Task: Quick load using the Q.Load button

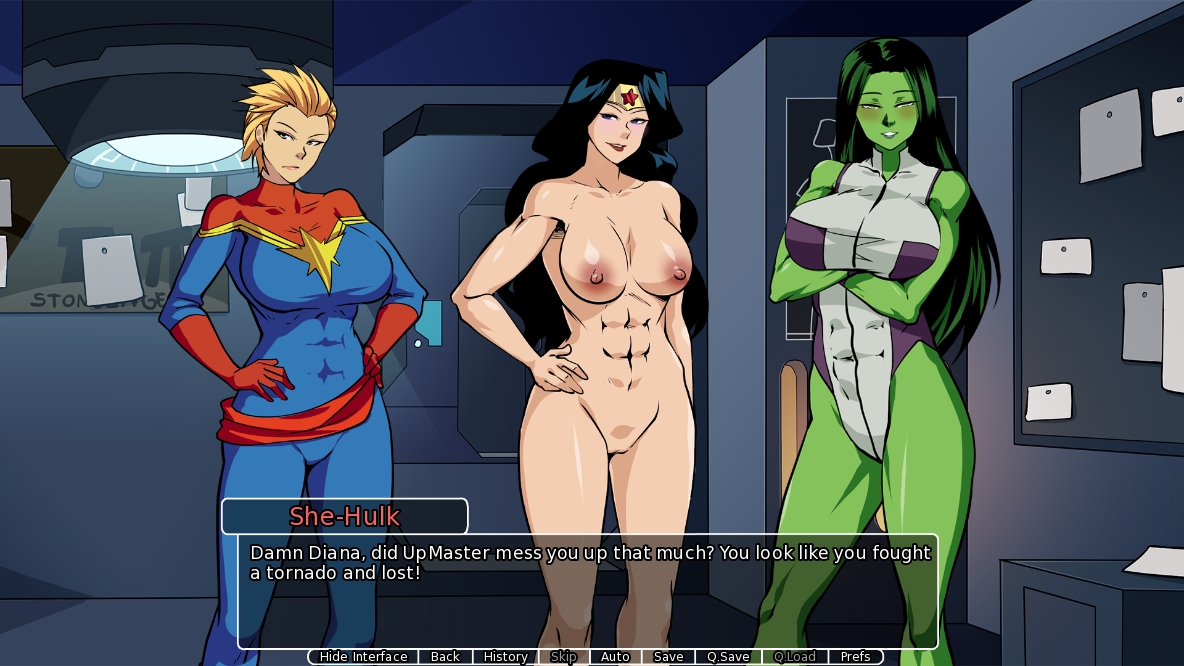Action: (x=794, y=657)
